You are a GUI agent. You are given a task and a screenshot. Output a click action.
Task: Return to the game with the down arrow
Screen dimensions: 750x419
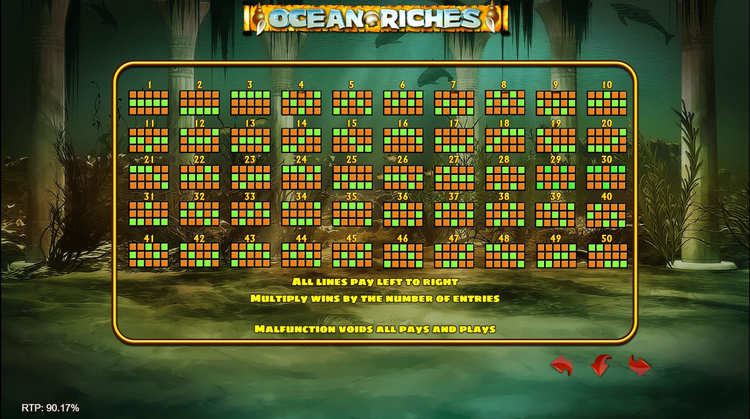[x=601, y=365]
